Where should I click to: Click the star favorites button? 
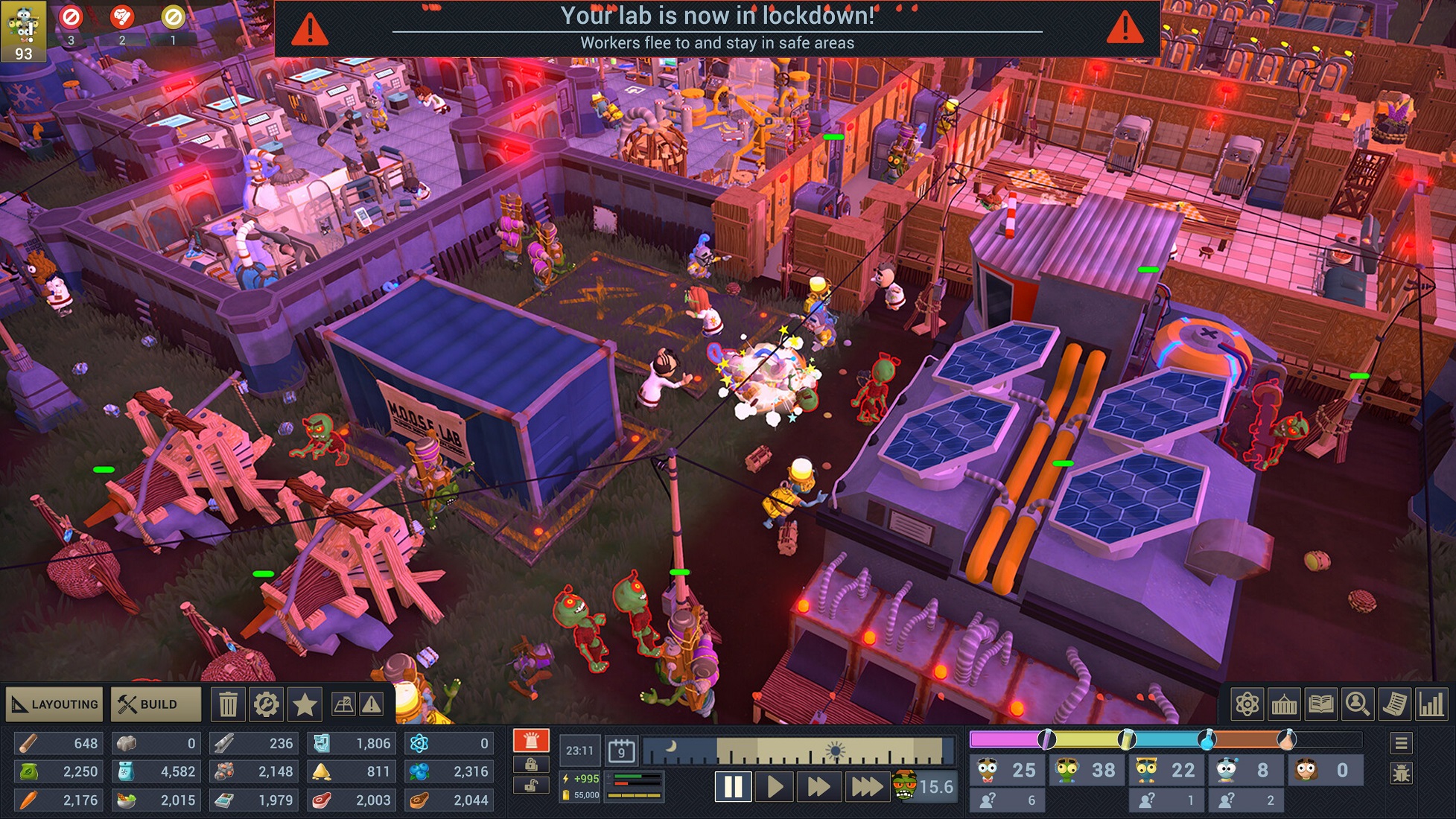point(304,704)
